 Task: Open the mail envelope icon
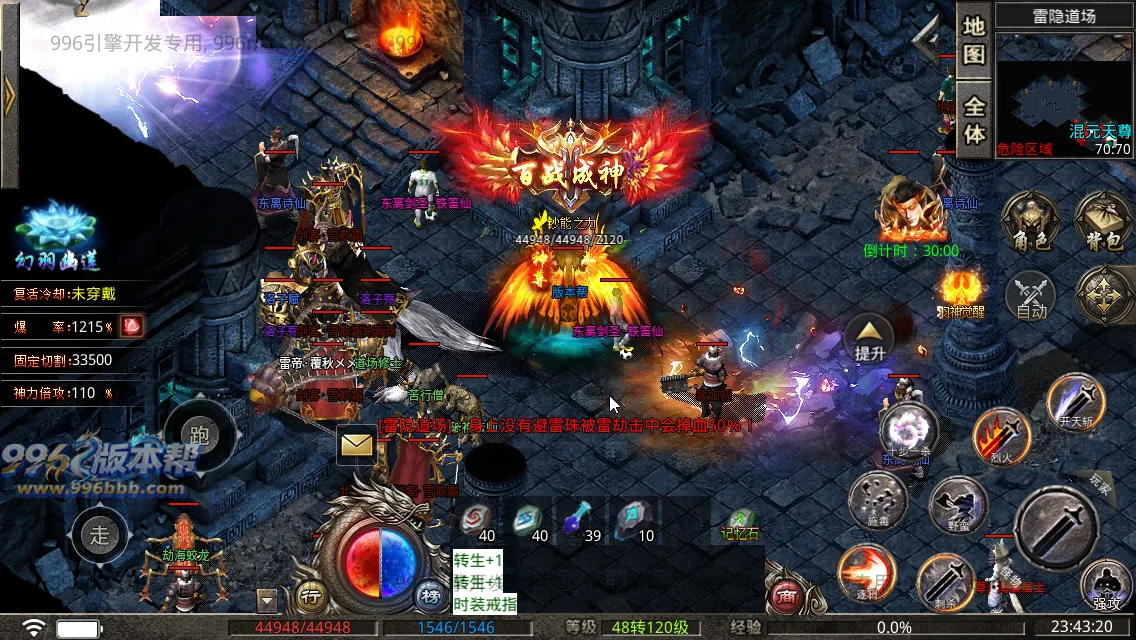356,444
